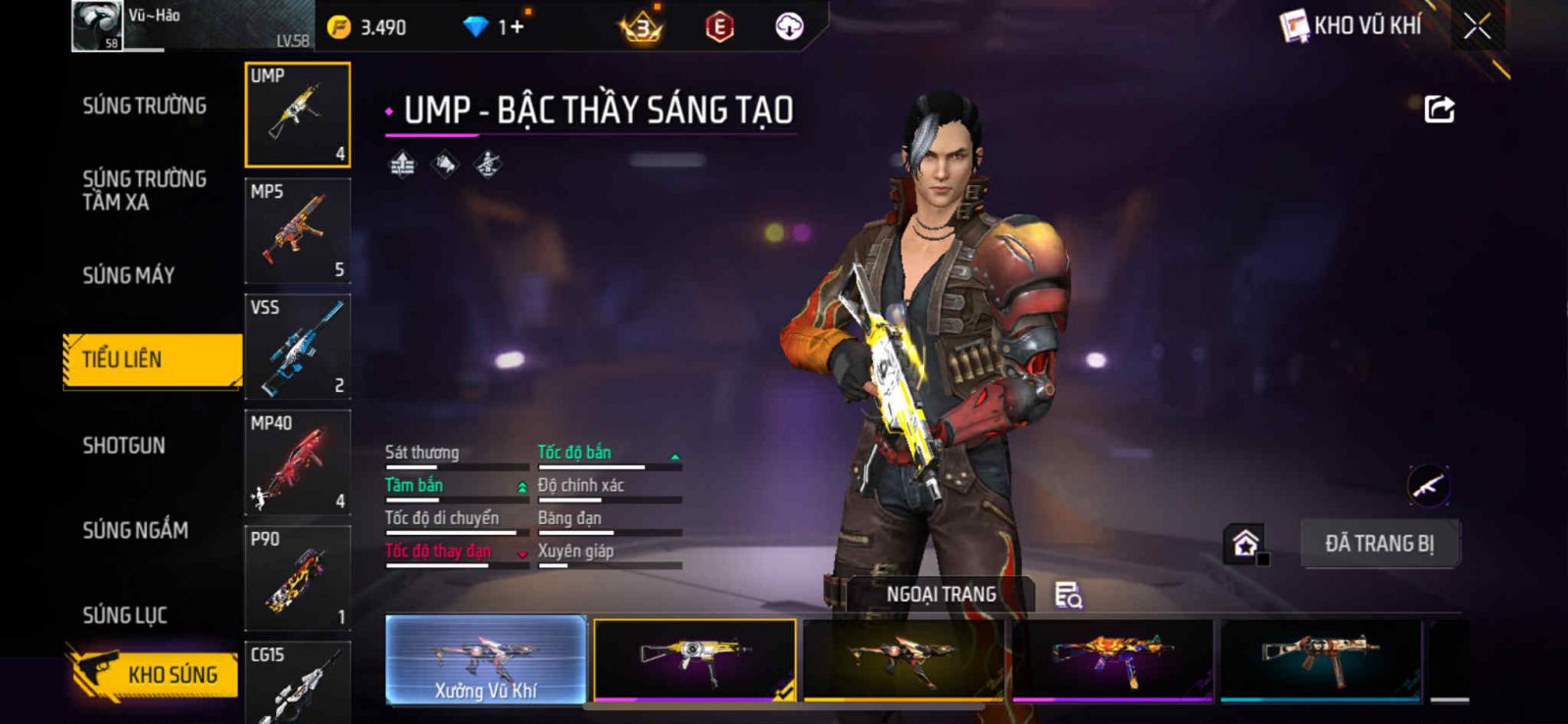Choose Súng Trường Tầm Xa category
This screenshot has height=724, width=1568.
coord(144,190)
